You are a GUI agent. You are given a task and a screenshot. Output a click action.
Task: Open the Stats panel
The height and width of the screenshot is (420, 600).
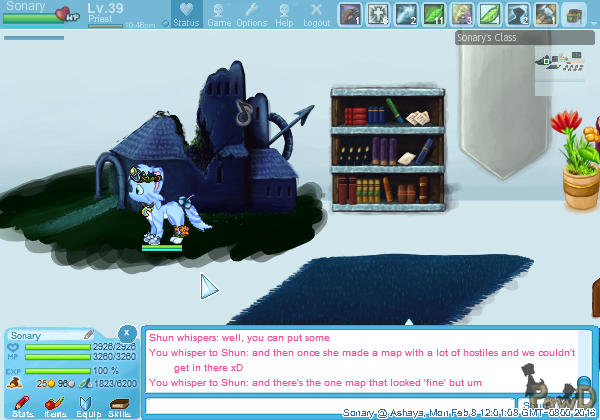coord(22,405)
